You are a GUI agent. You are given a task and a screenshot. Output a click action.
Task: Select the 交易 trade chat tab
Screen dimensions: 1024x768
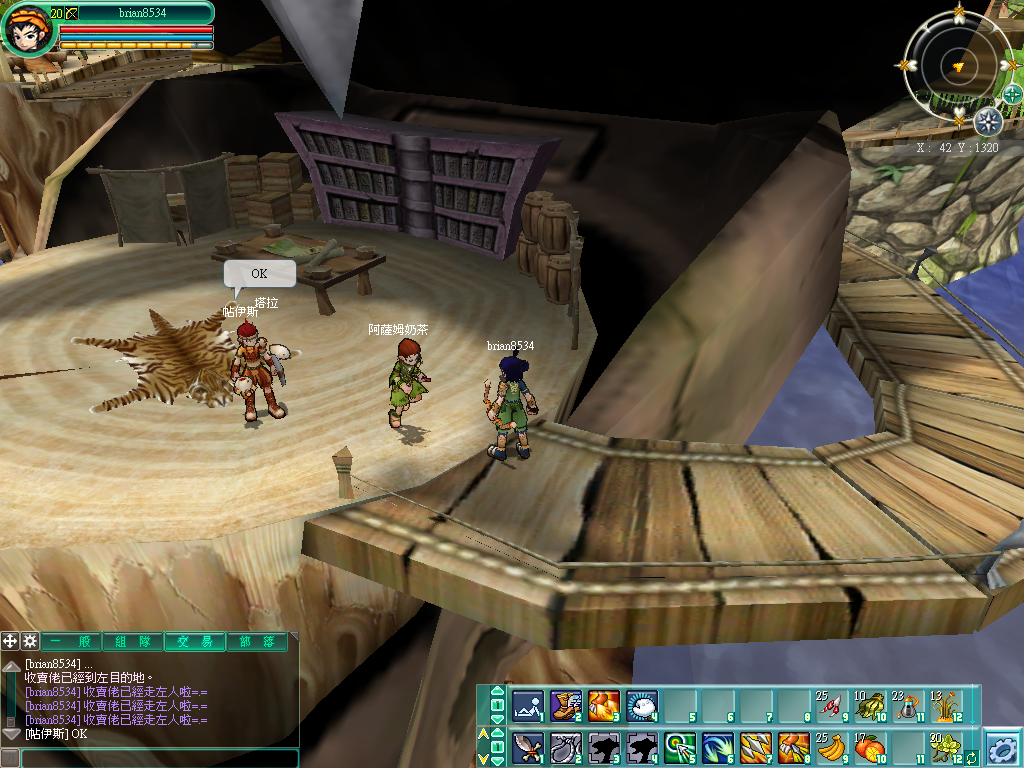pos(194,642)
